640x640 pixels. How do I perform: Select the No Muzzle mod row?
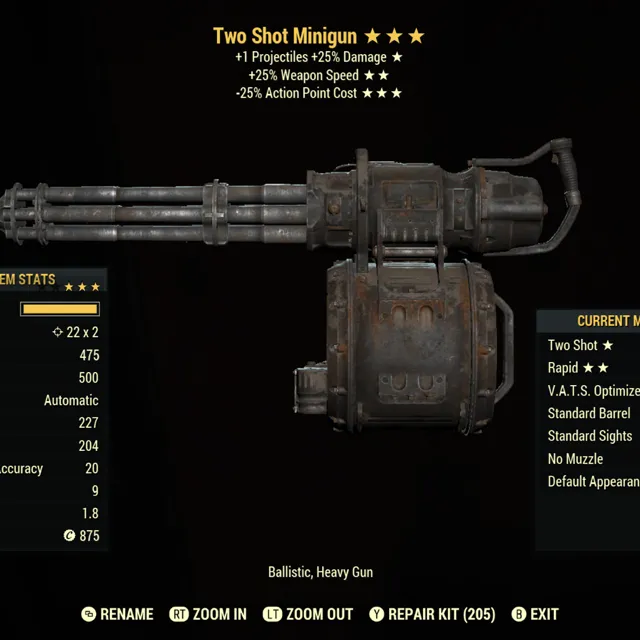click(575, 459)
